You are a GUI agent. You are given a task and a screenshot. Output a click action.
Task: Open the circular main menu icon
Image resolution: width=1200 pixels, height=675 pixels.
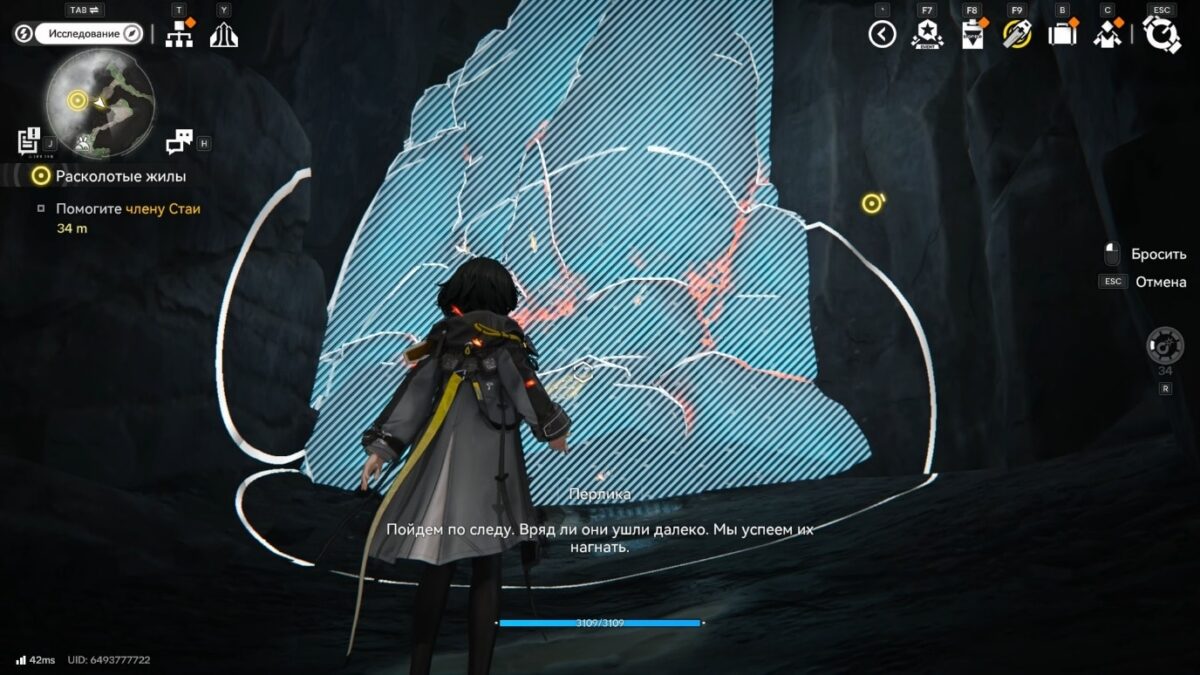coord(1162,34)
